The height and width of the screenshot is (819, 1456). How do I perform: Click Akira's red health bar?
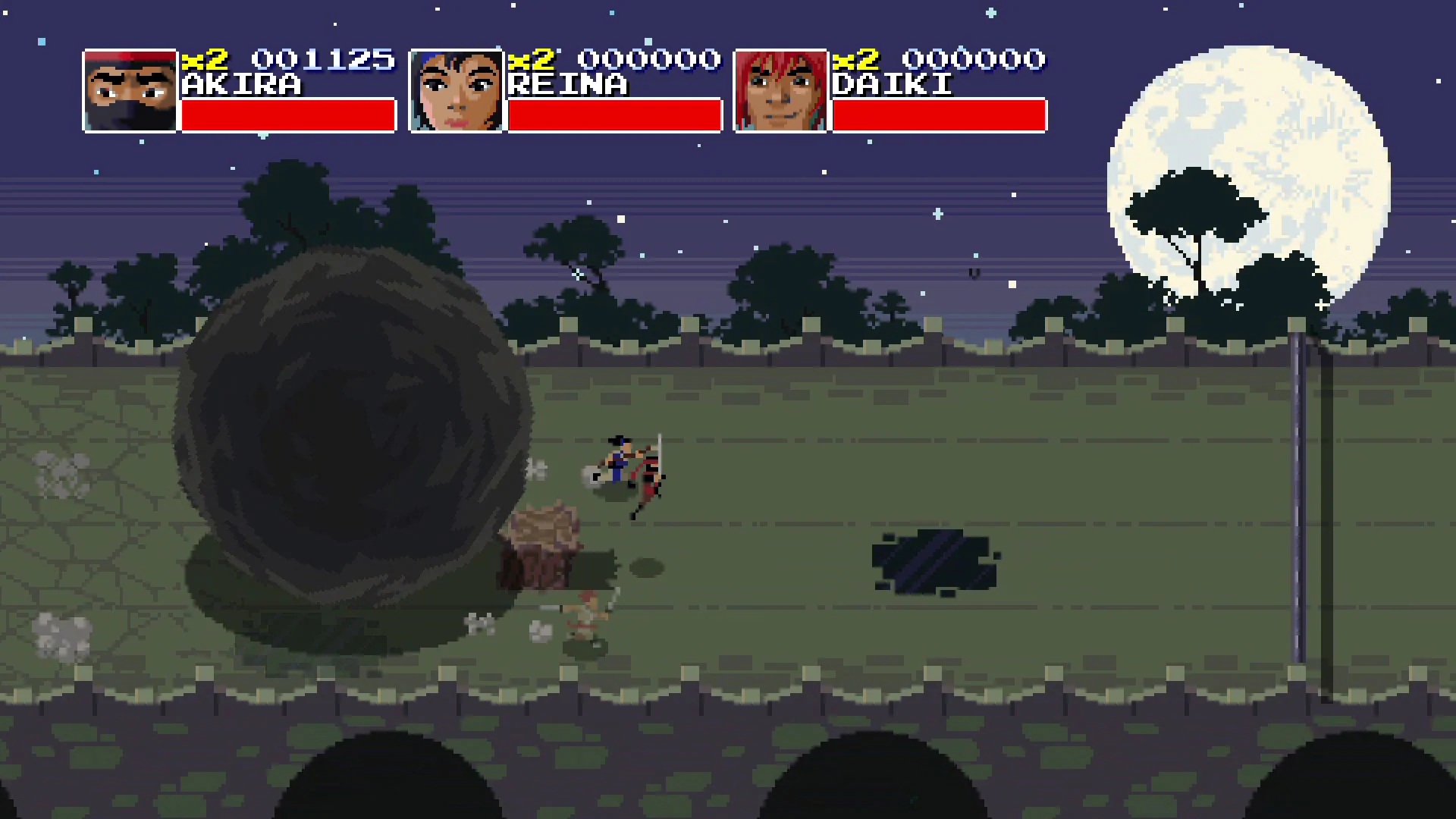(288, 116)
